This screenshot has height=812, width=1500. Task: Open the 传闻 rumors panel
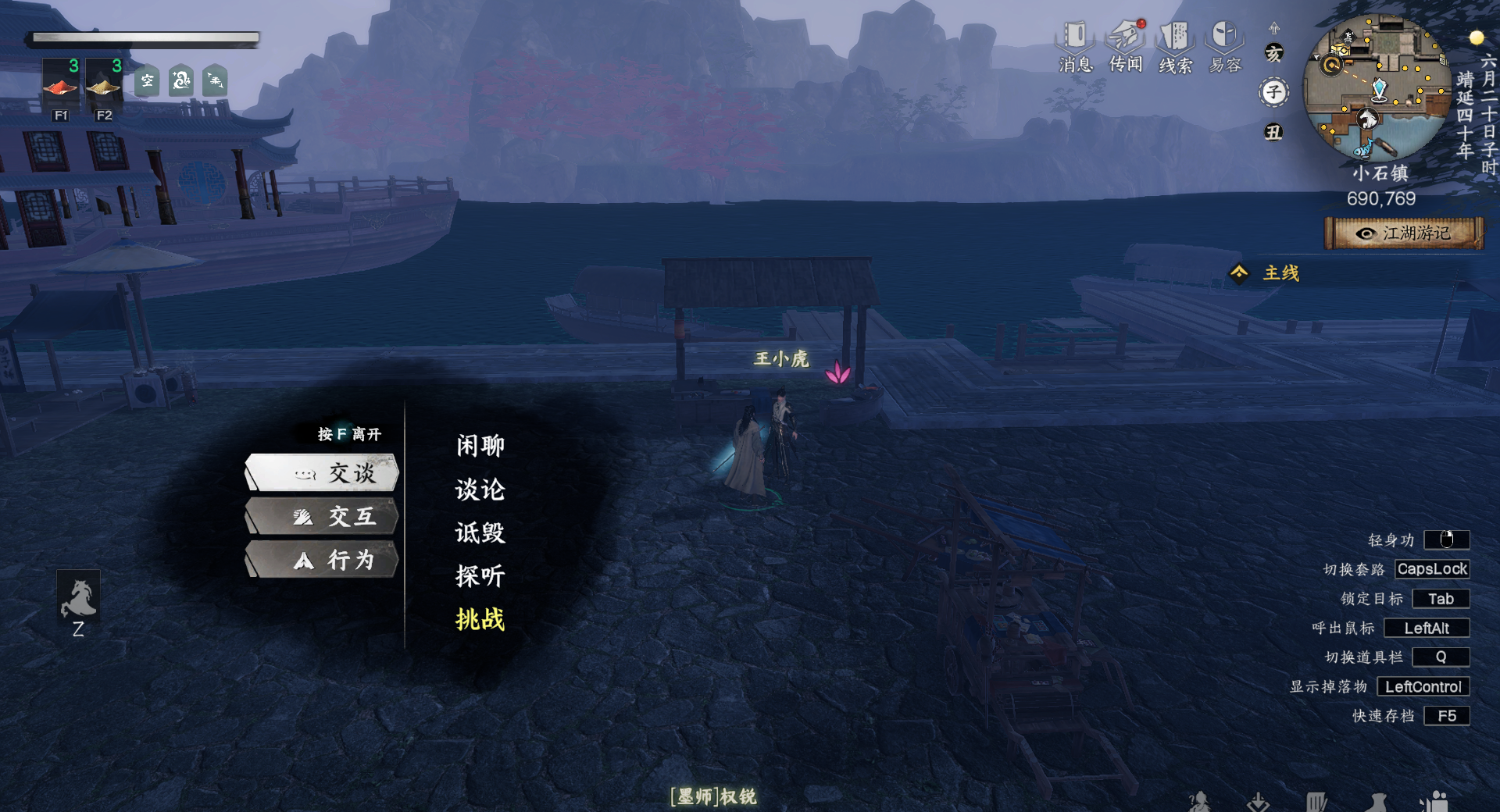coord(1126,47)
